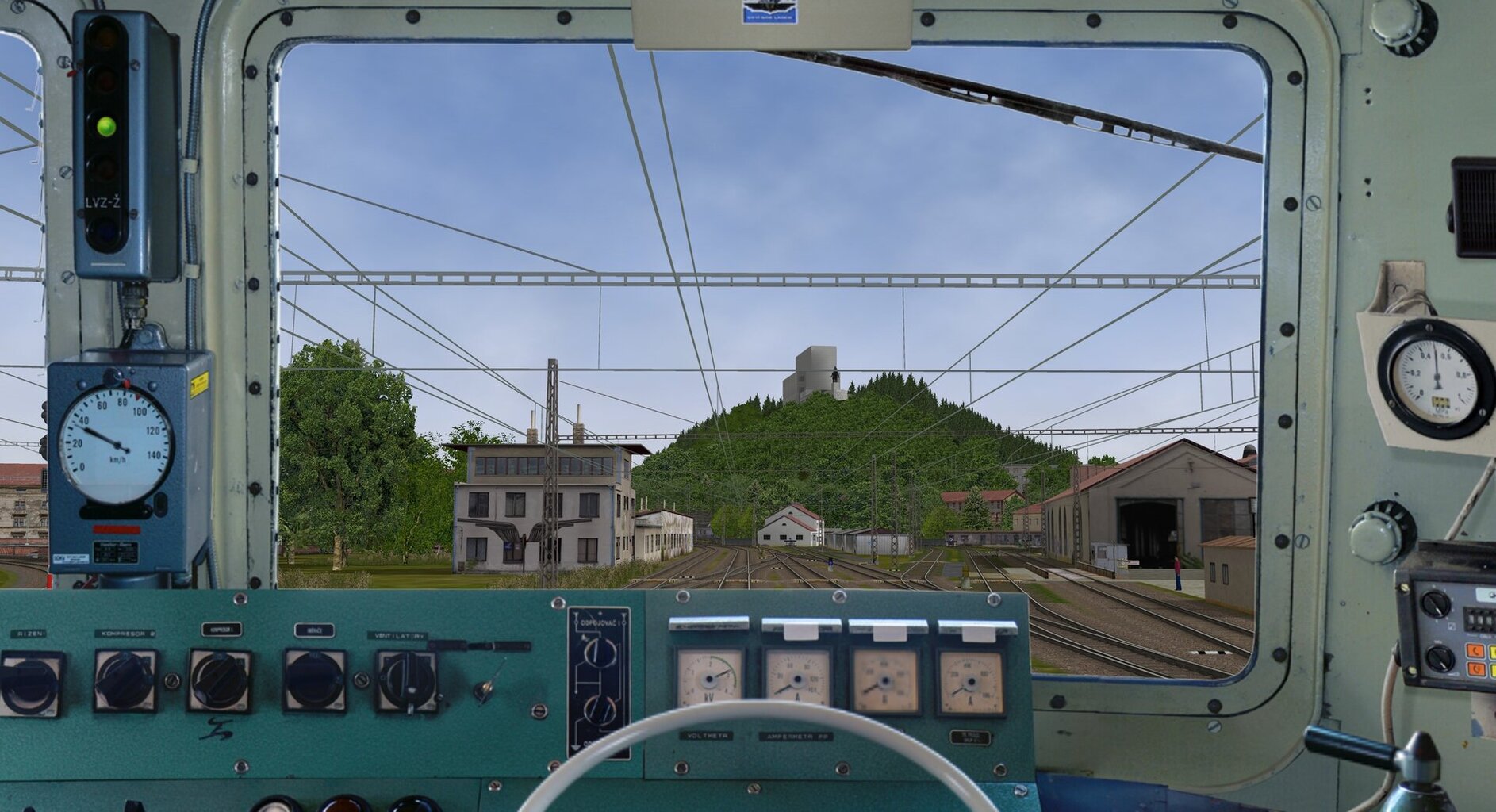Activate the Ventilátory rotary switch
This screenshot has width=1496, height=812.
(407, 680)
